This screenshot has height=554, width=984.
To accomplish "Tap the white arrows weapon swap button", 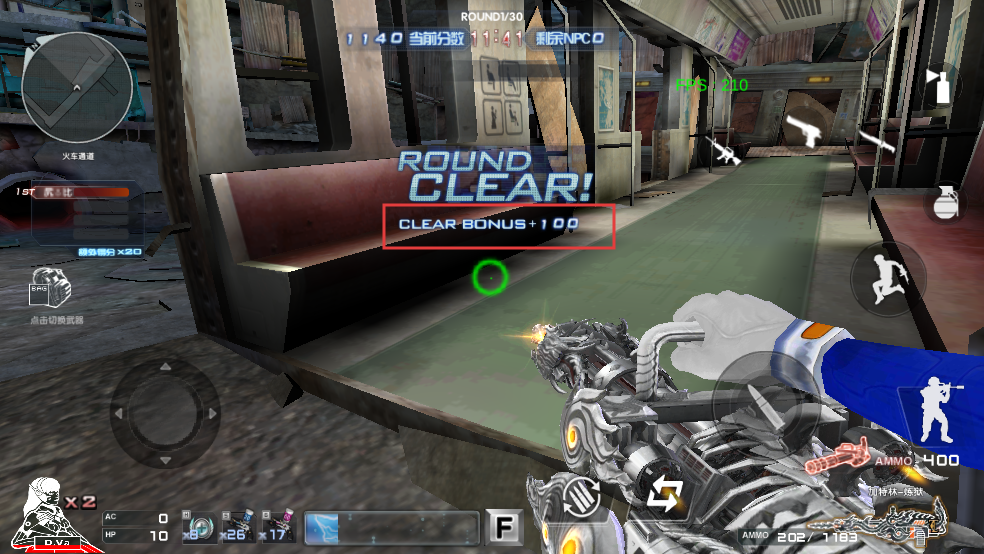I will tap(664, 493).
